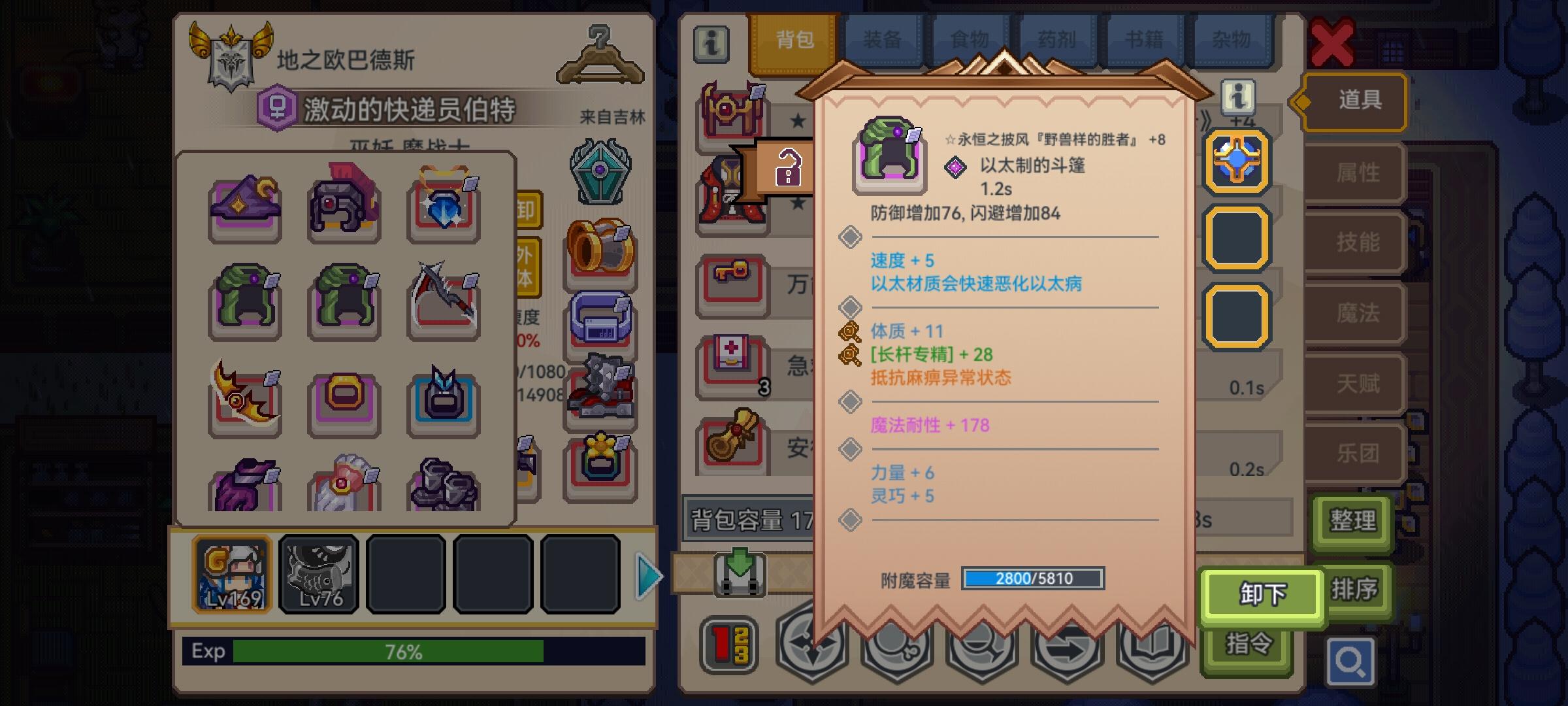Click the clothes hanger wardrobe icon
The image size is (1568, 706).
pos(600,56)
